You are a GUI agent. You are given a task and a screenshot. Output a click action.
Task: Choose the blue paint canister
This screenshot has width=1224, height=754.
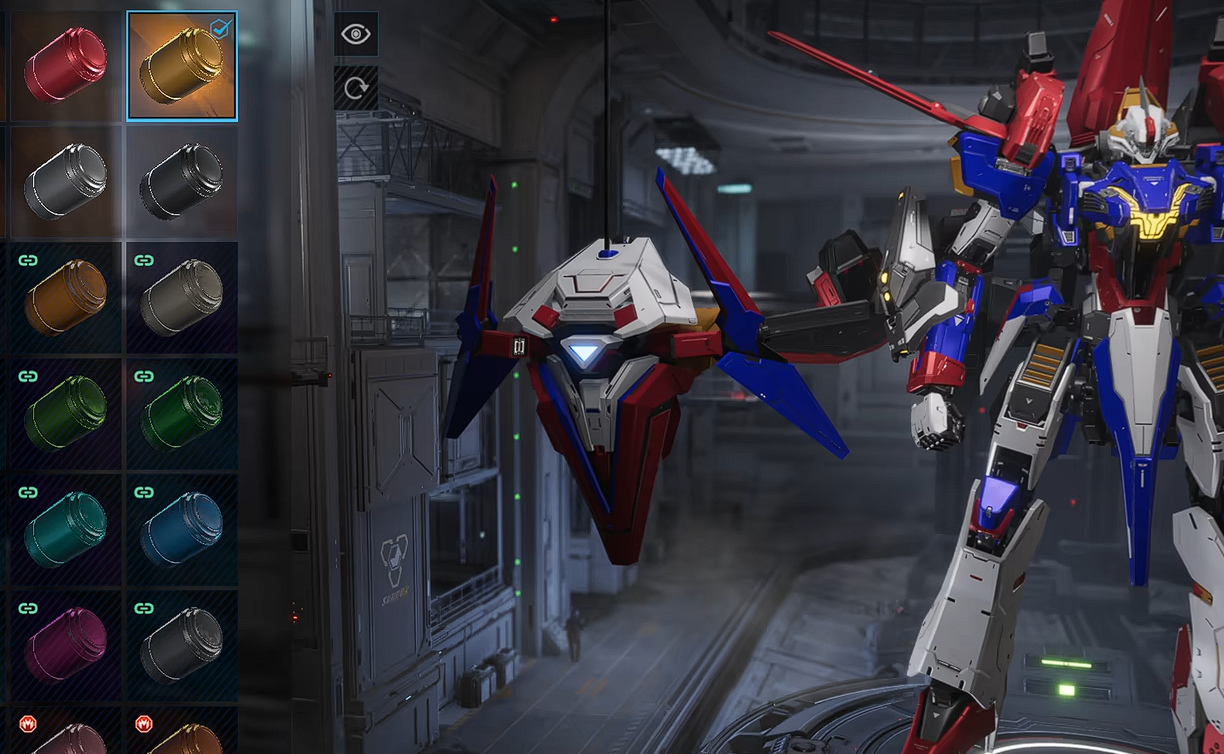click(x=181, y=529)
